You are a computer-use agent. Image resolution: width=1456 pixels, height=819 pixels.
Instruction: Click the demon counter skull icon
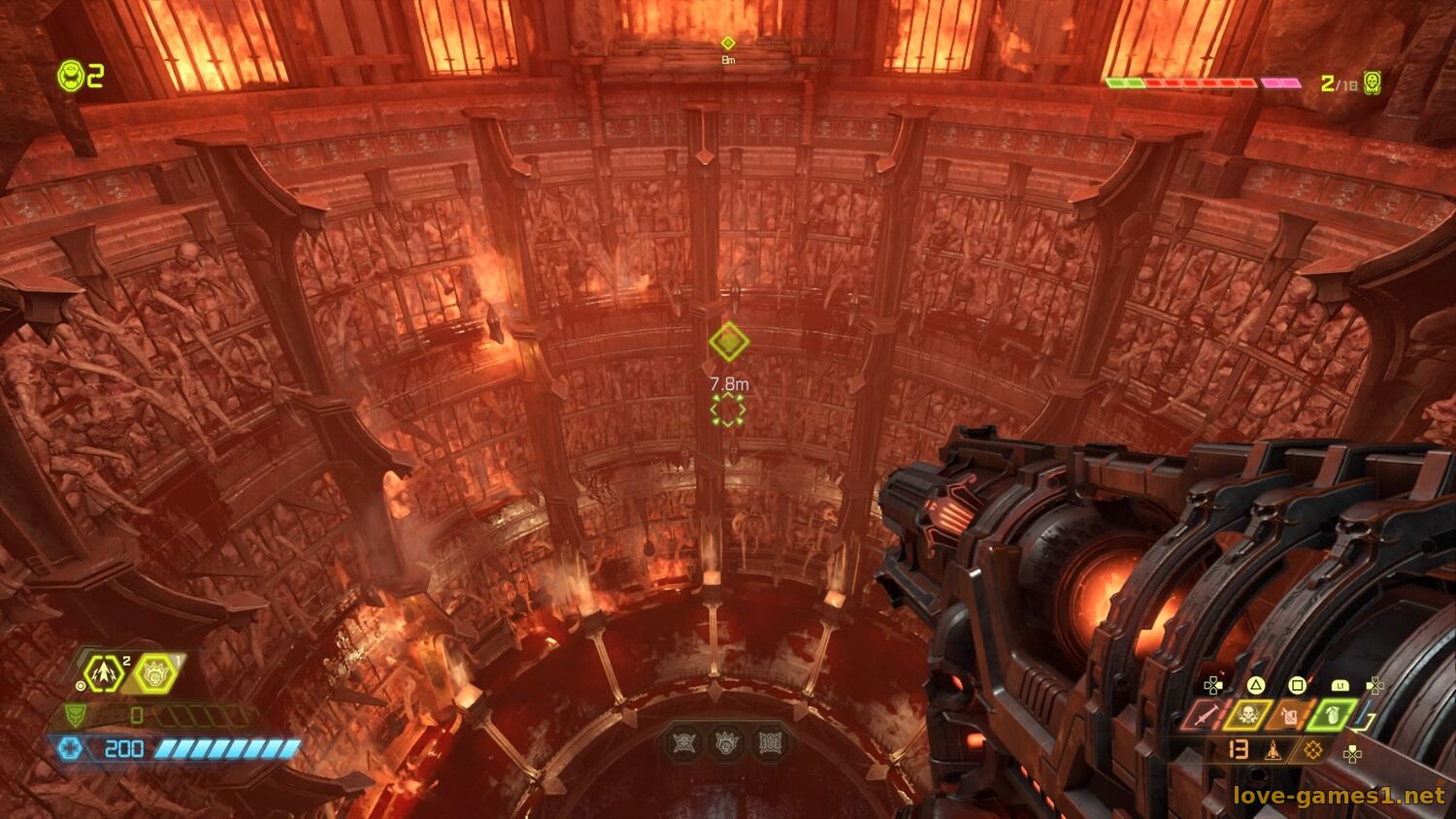tap(1372, 82)
